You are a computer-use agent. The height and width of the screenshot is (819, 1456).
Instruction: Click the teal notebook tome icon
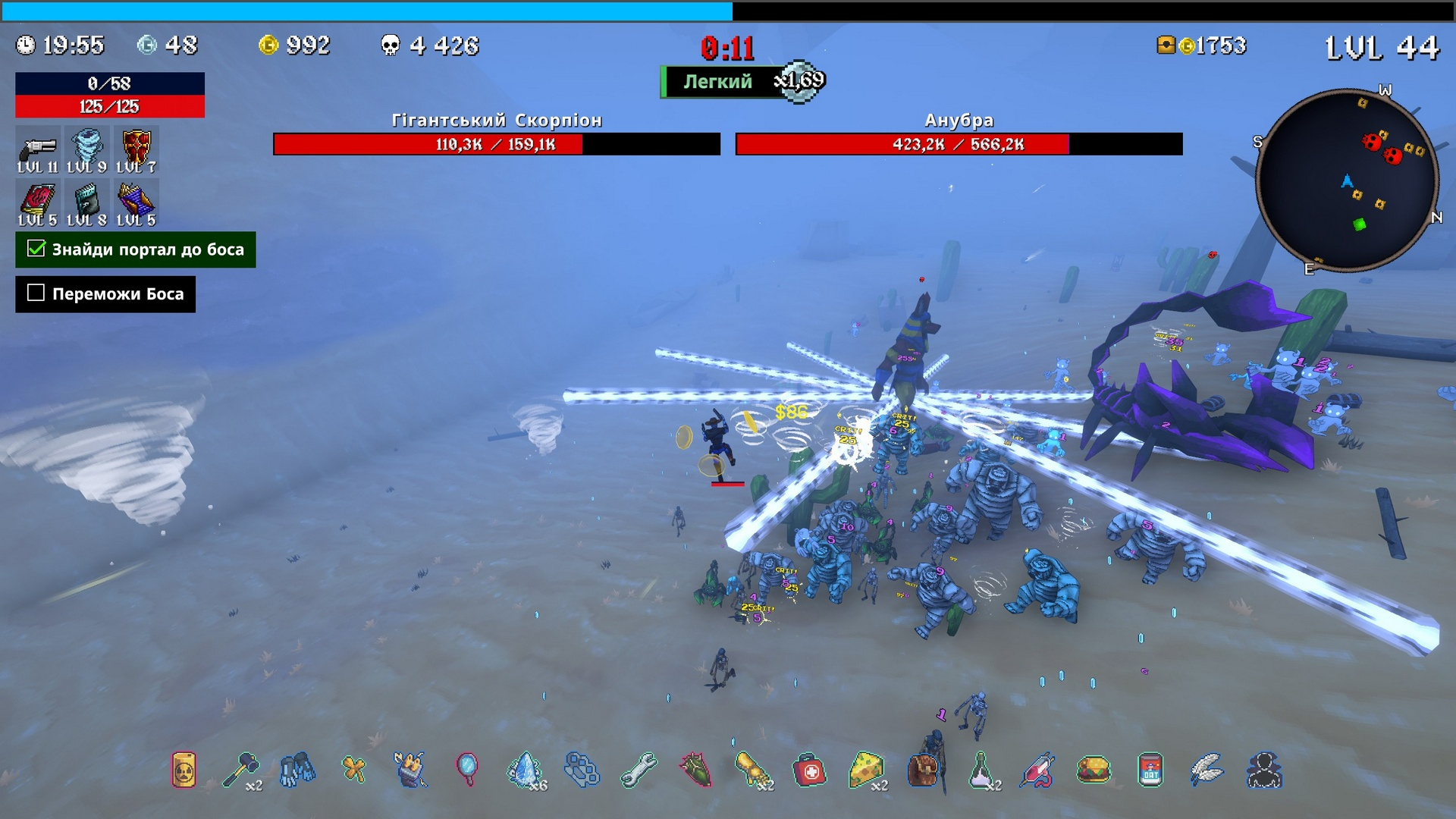click(x=86, y=201)
